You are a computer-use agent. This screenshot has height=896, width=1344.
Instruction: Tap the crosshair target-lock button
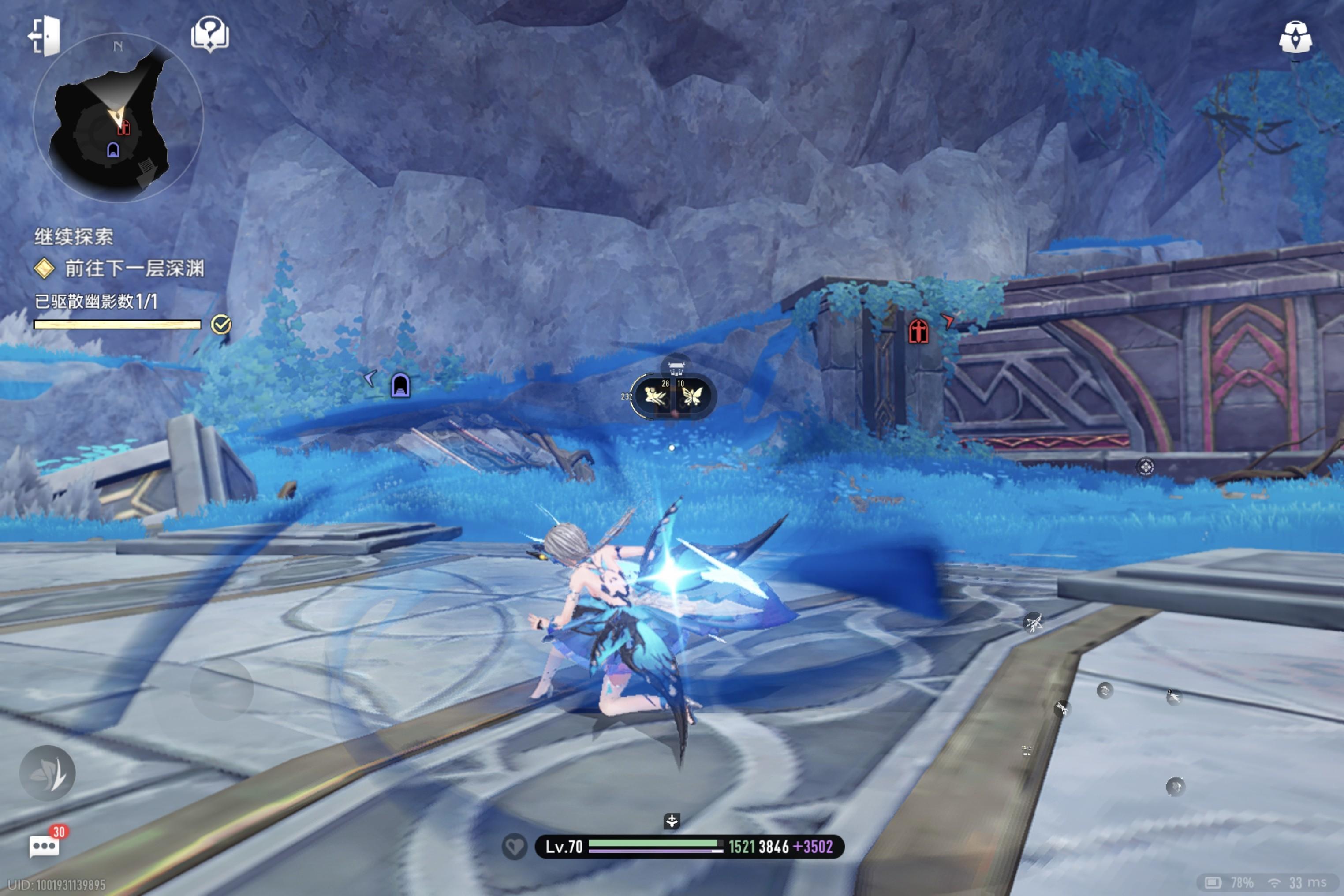click(x=1145, y=467)
